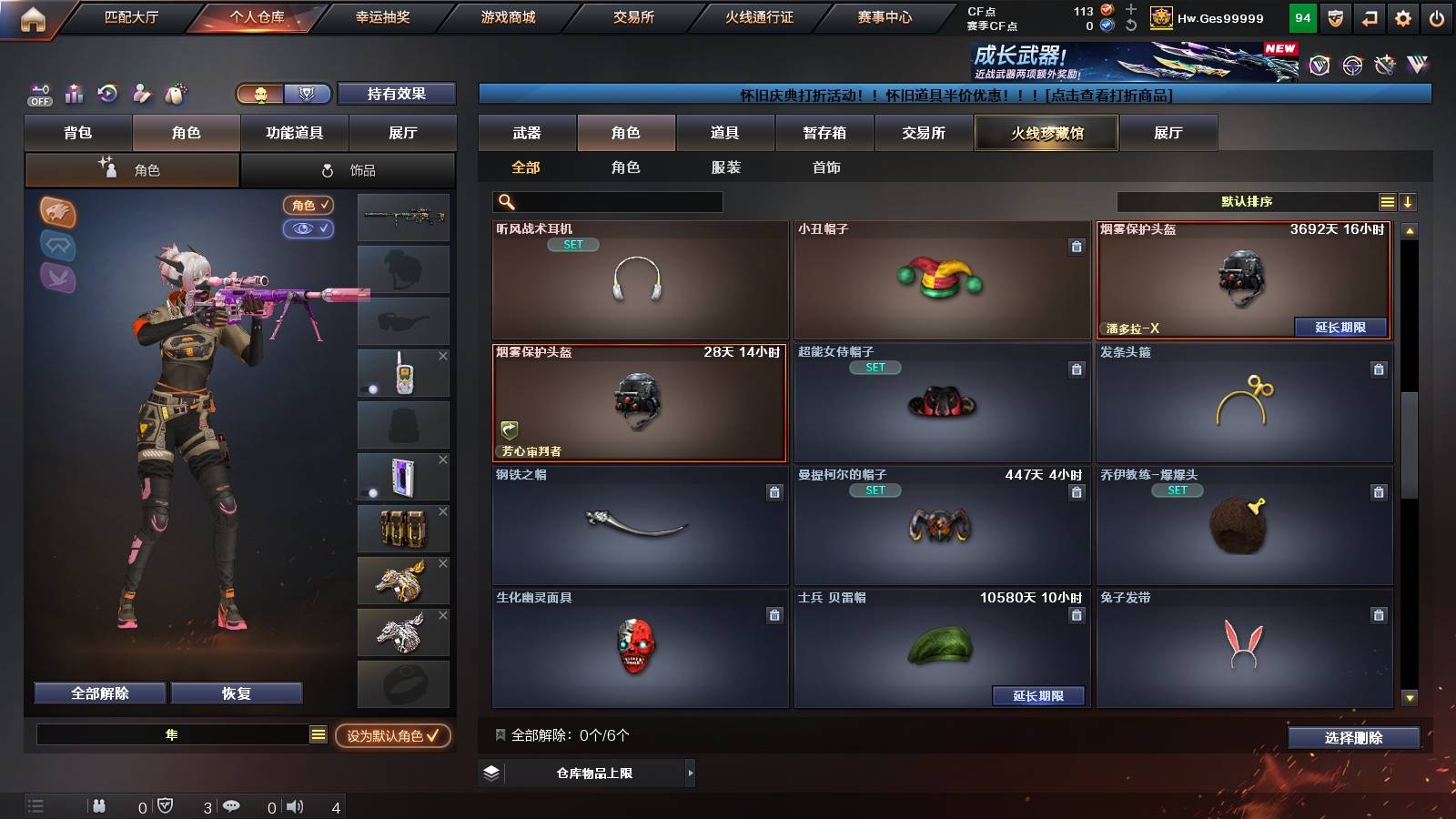Image resolution: width=1456 pixels, height=819 pixels.
Task: Click the descending sort arrow beside 默认排序
Action: (1408, 202)
